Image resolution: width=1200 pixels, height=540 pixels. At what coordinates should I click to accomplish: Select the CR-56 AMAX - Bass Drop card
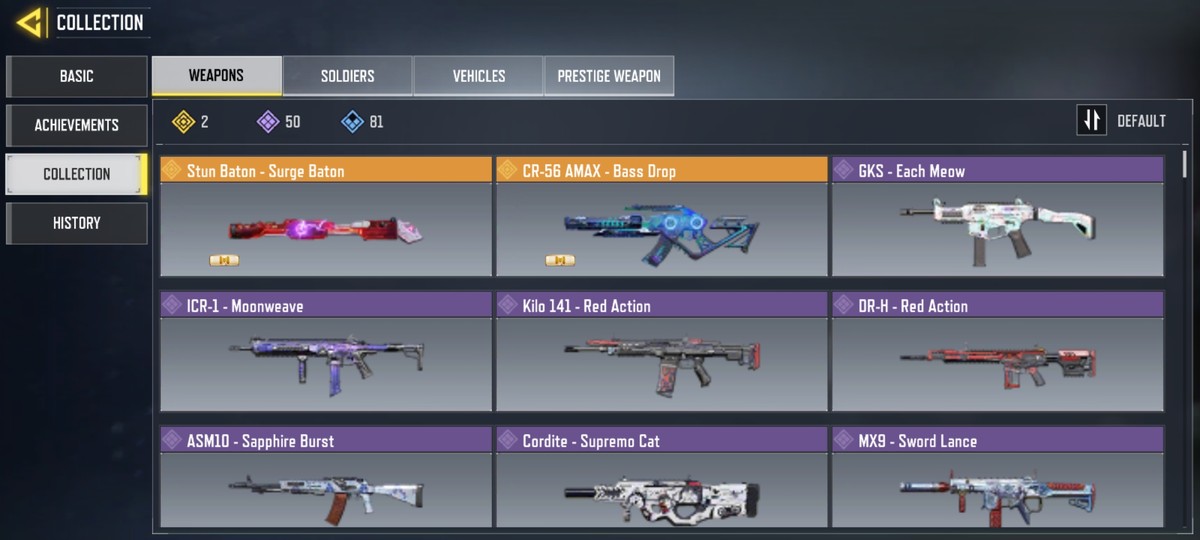coord(661,217)
